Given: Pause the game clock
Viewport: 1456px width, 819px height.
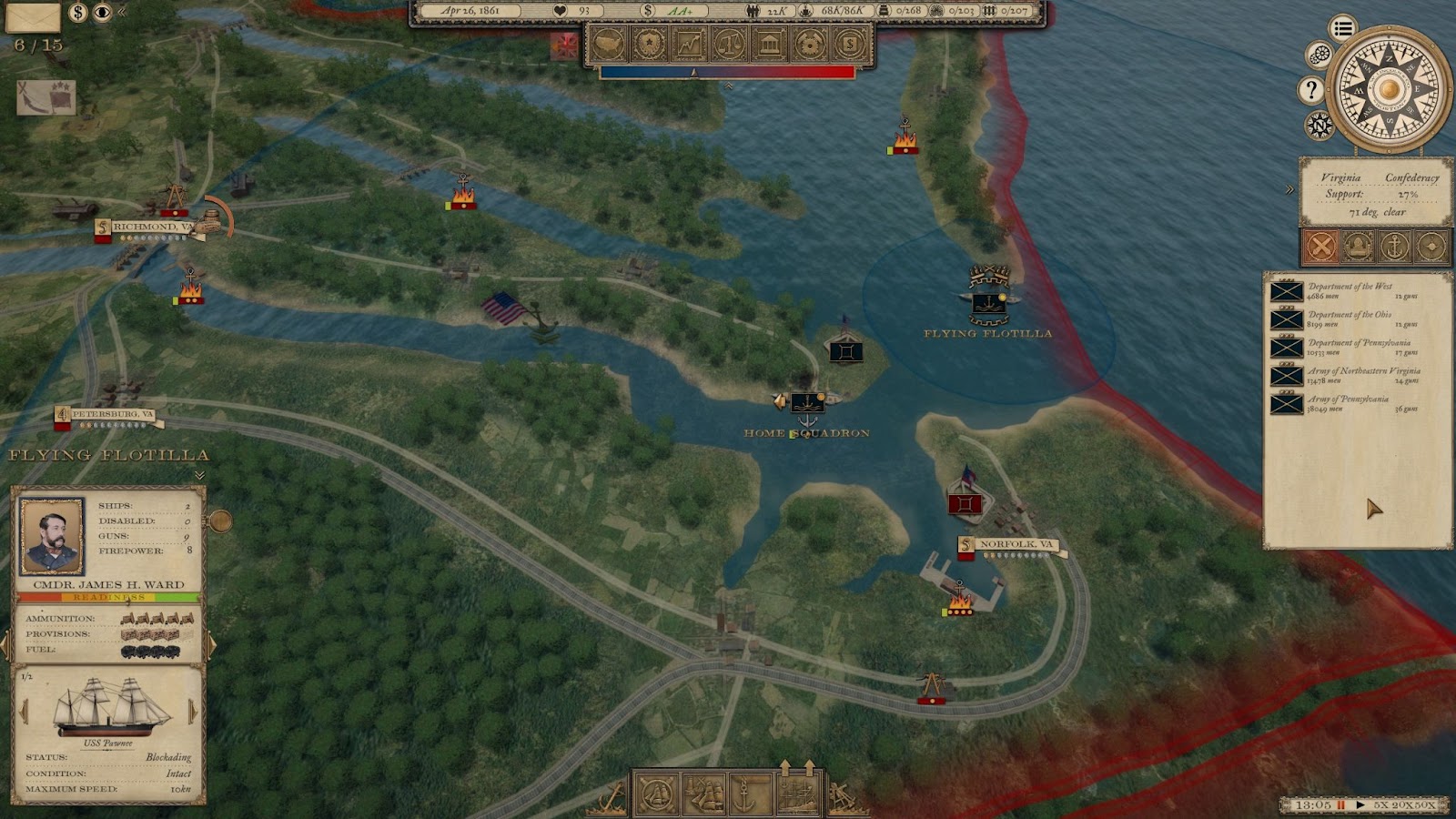Looking at the screenshot, I should pyautogui.click(x=1340, y=805).
